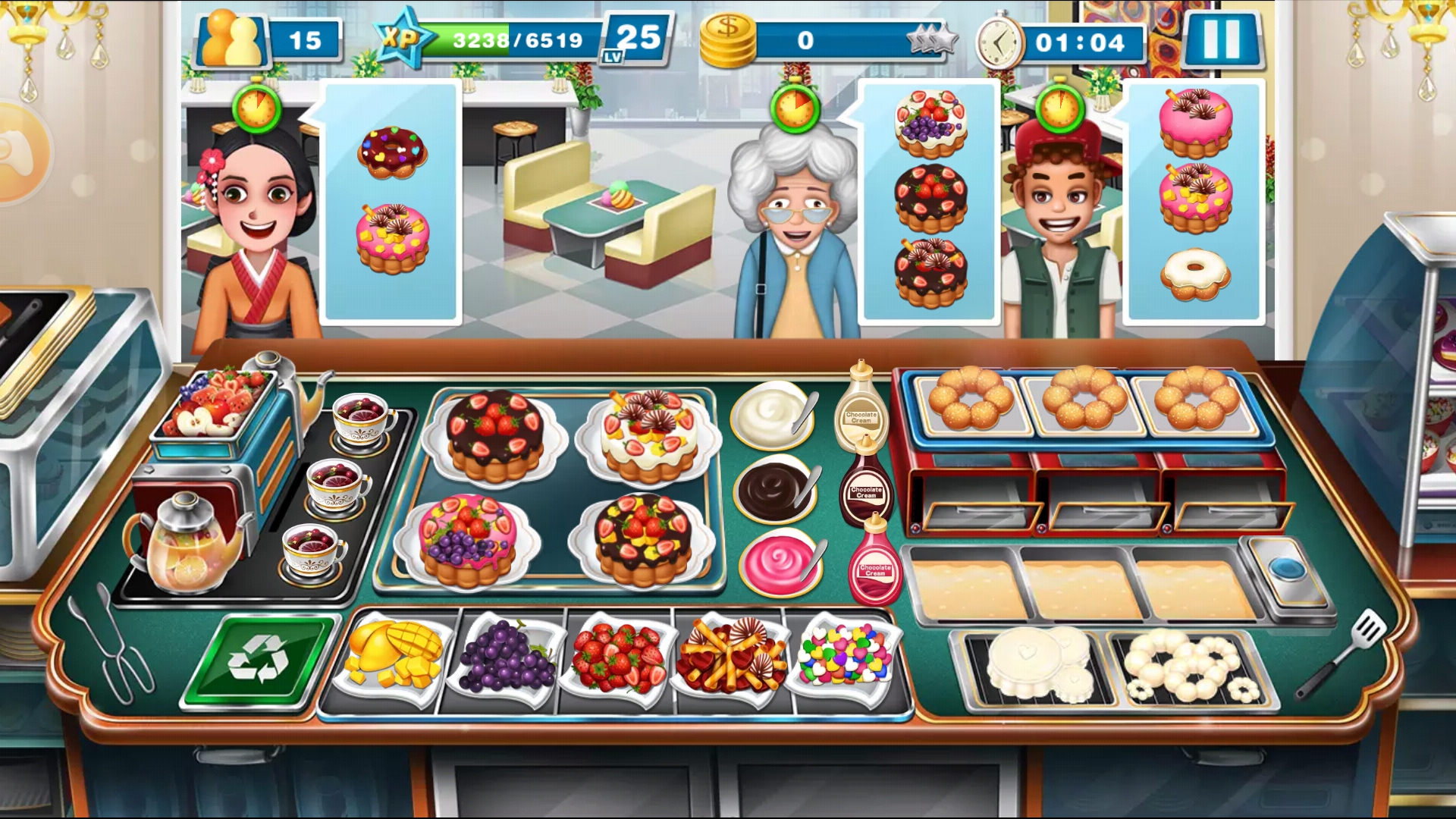Tap the green recycle bin
This screenshot has height=819, width=1456.
[260, 658]
